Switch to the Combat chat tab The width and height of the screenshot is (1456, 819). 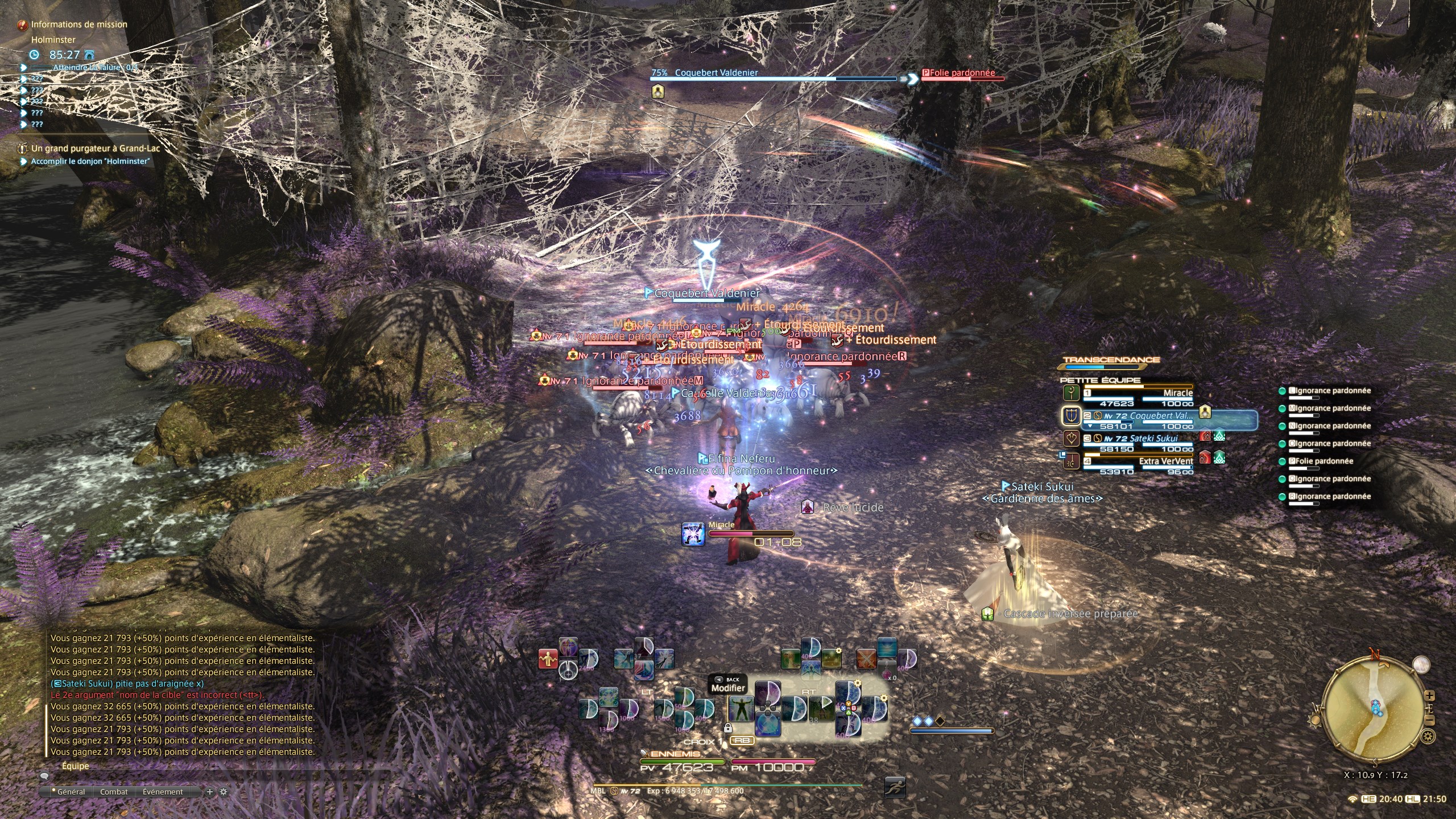(x=114, y=792)
